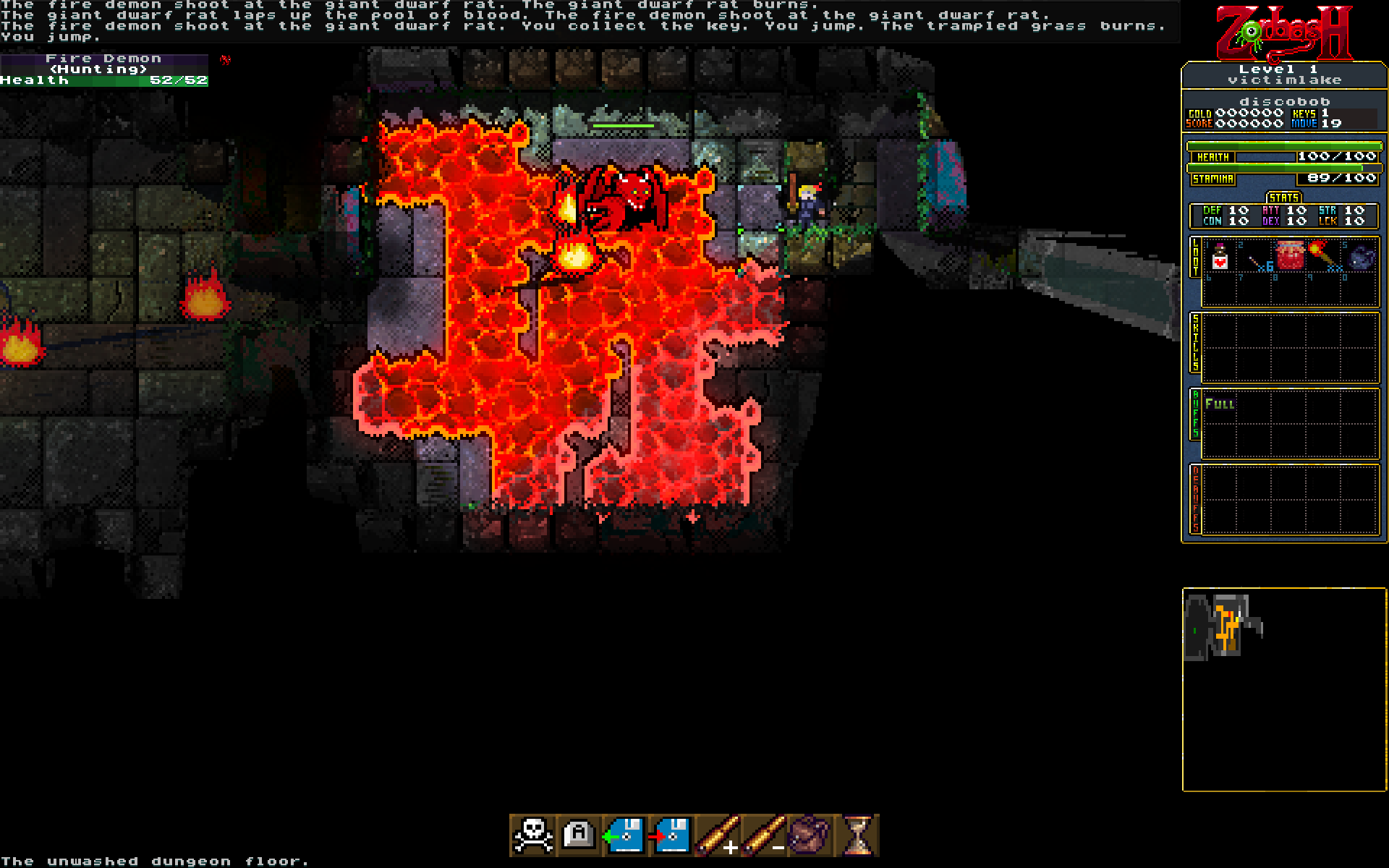Pick the flaming torch loot slot
Screen dimensions: 1389x868
coord(1325,257)
